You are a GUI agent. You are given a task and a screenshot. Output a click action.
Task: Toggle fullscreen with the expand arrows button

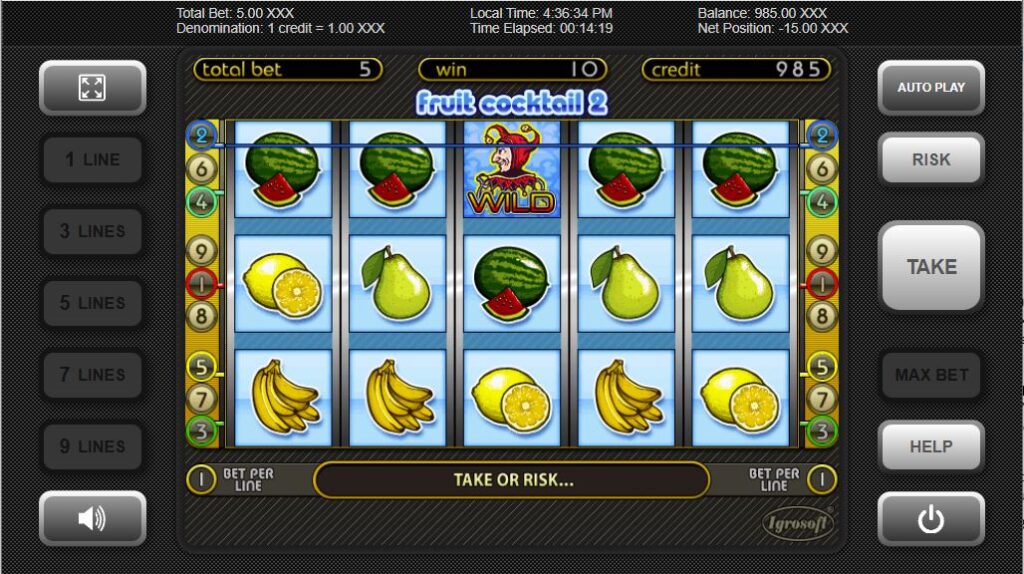(x=92, y=88)
